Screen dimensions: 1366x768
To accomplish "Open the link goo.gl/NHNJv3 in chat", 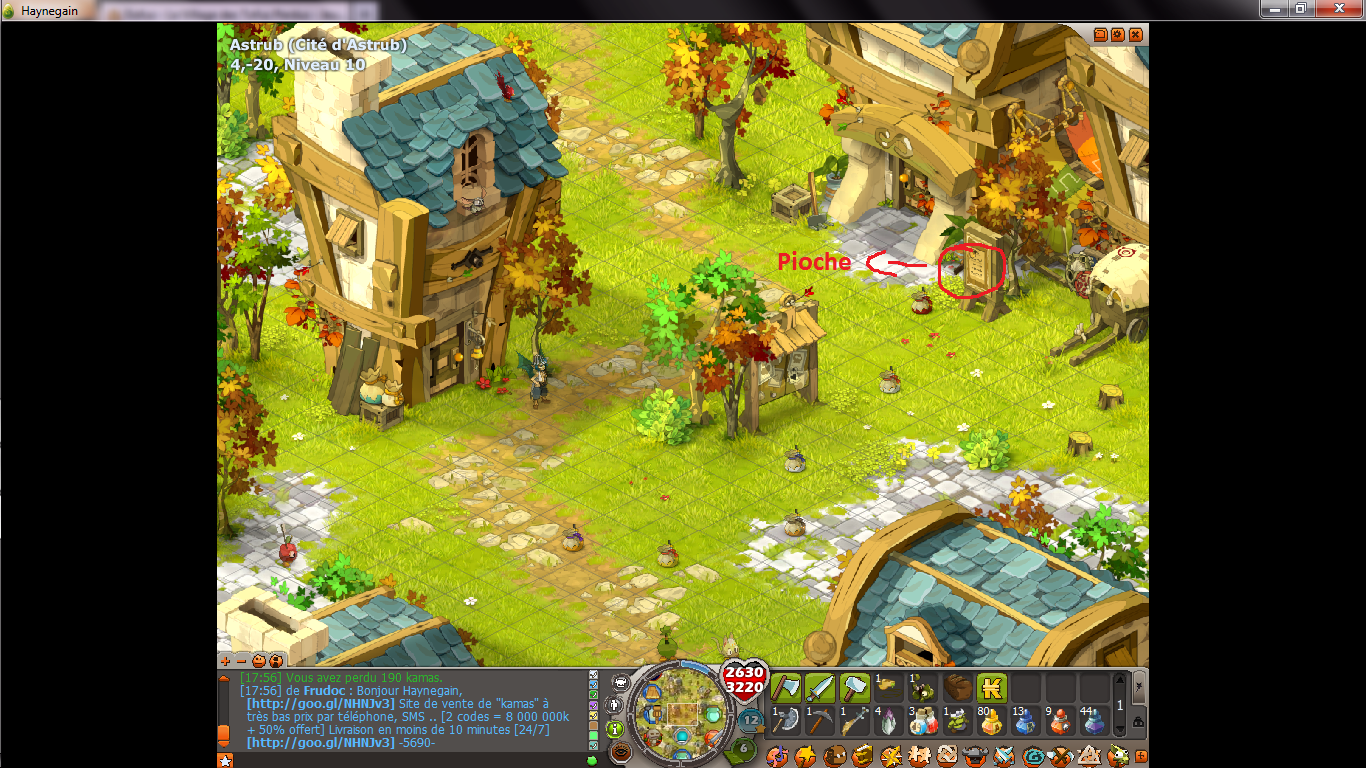I will (320, 703).
